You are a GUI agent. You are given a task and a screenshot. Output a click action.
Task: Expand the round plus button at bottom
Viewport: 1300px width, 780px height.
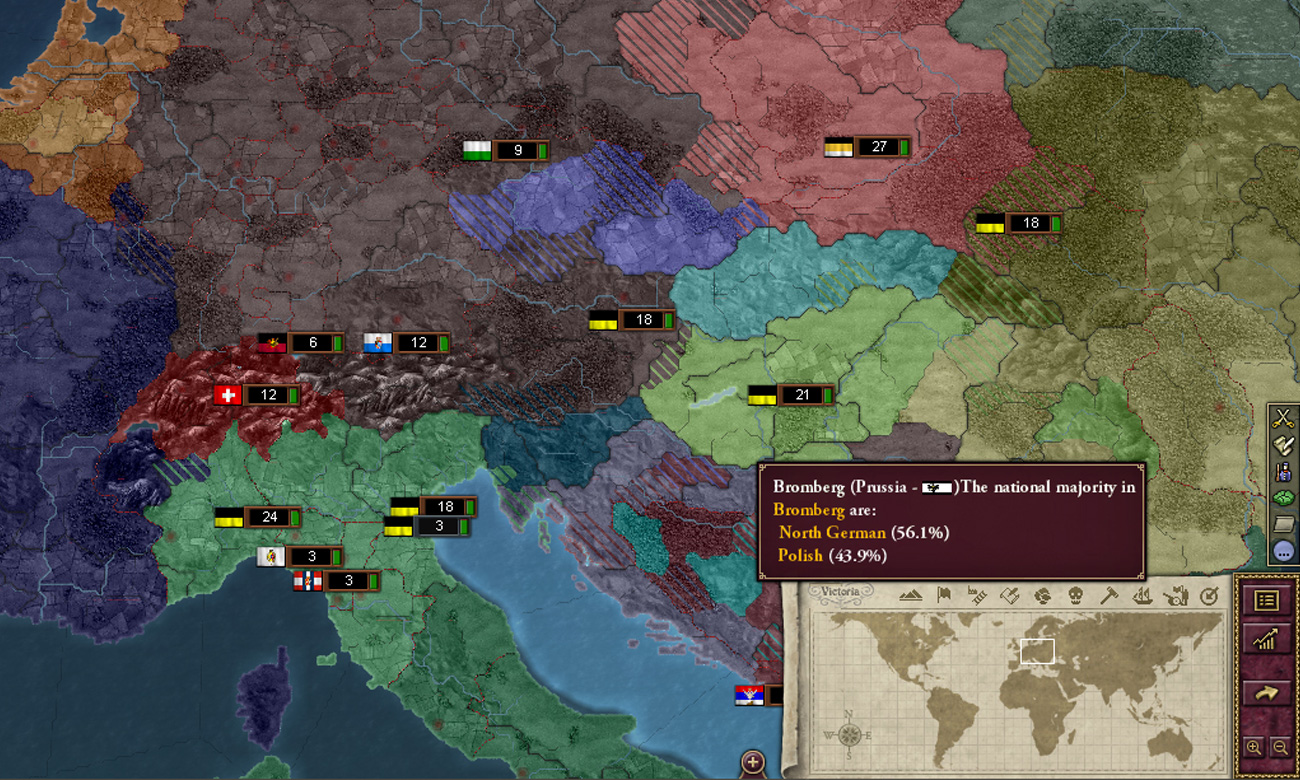tap(753, 762)
